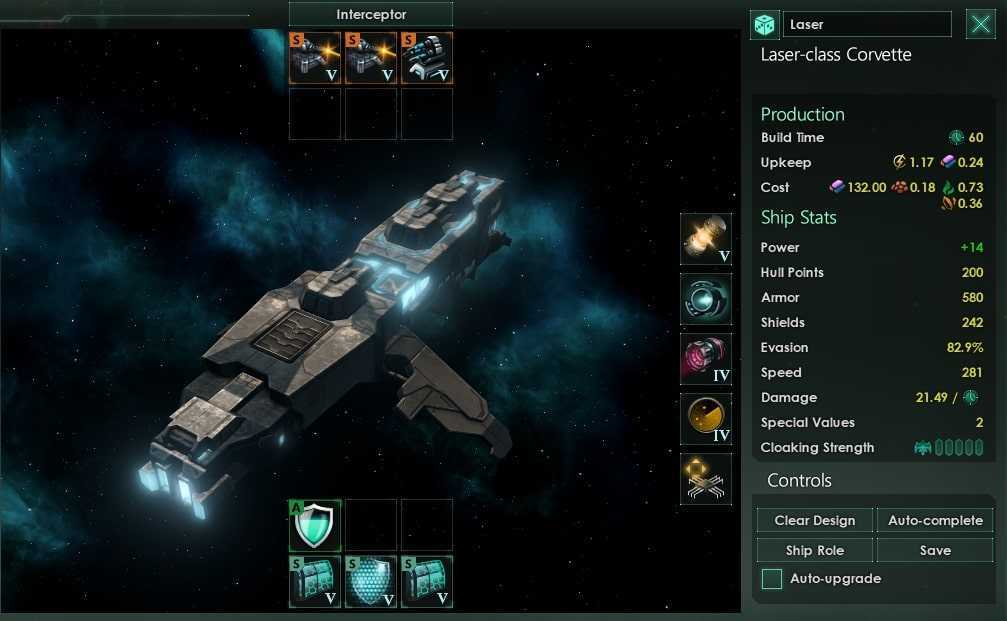Select the yellow sensor component slot

(x=706, y=419)
